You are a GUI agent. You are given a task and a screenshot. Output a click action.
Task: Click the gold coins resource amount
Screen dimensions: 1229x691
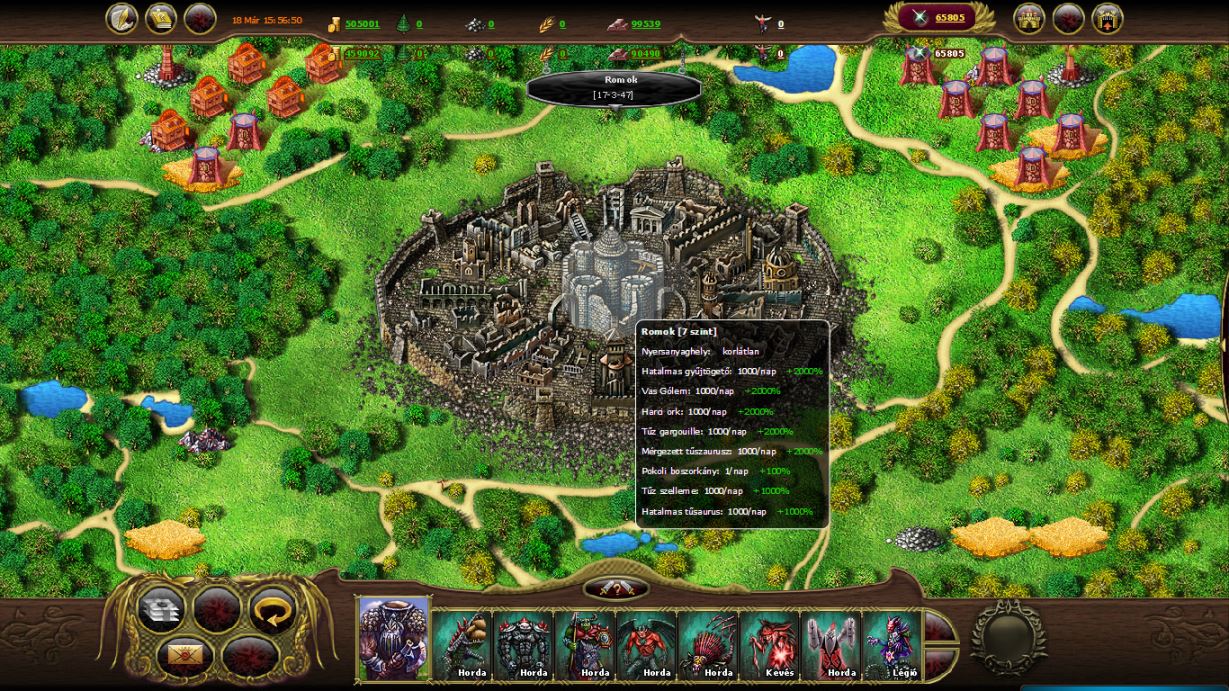click(x=362, y=24)
